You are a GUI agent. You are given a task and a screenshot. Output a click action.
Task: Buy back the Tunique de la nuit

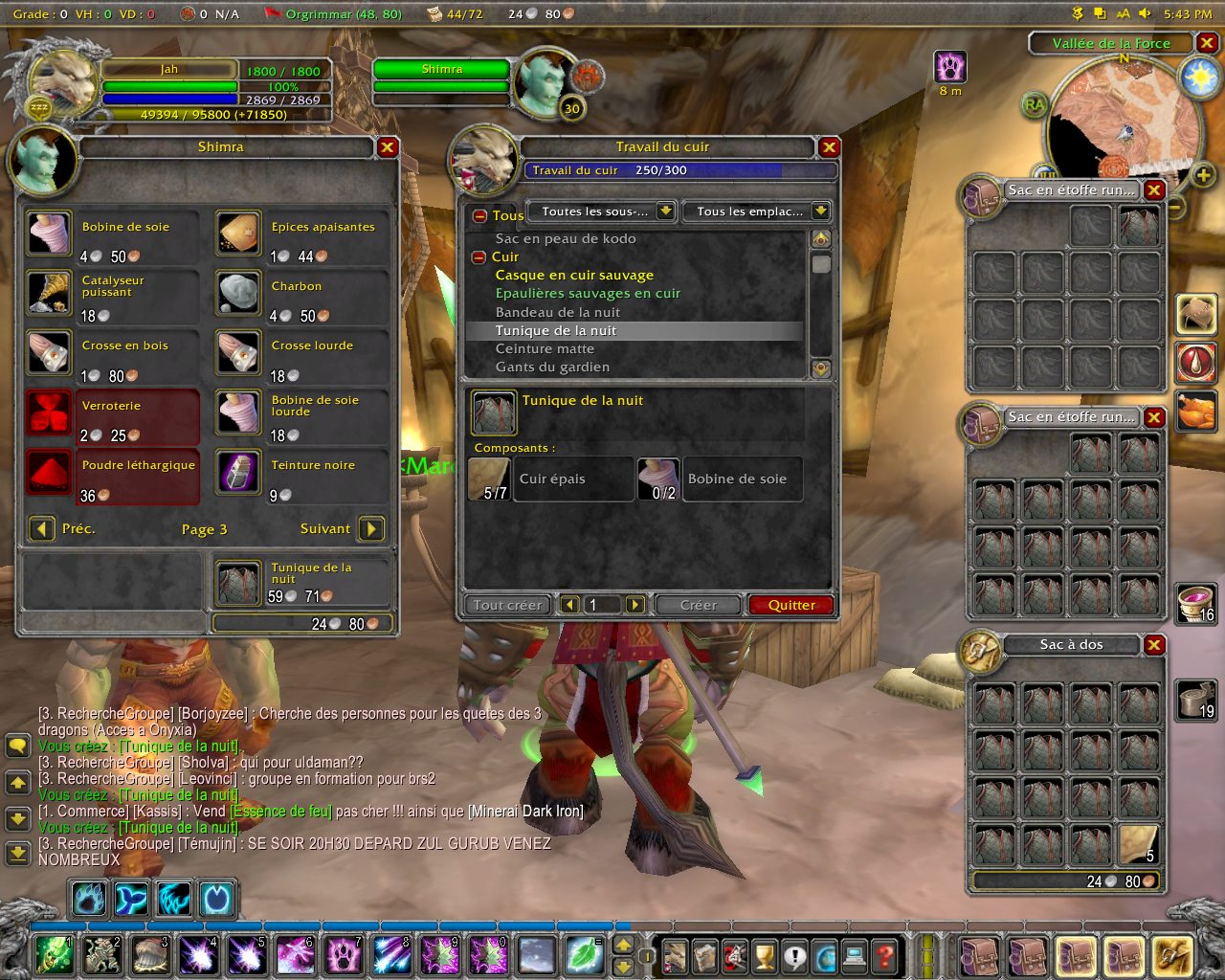point(238,582)
